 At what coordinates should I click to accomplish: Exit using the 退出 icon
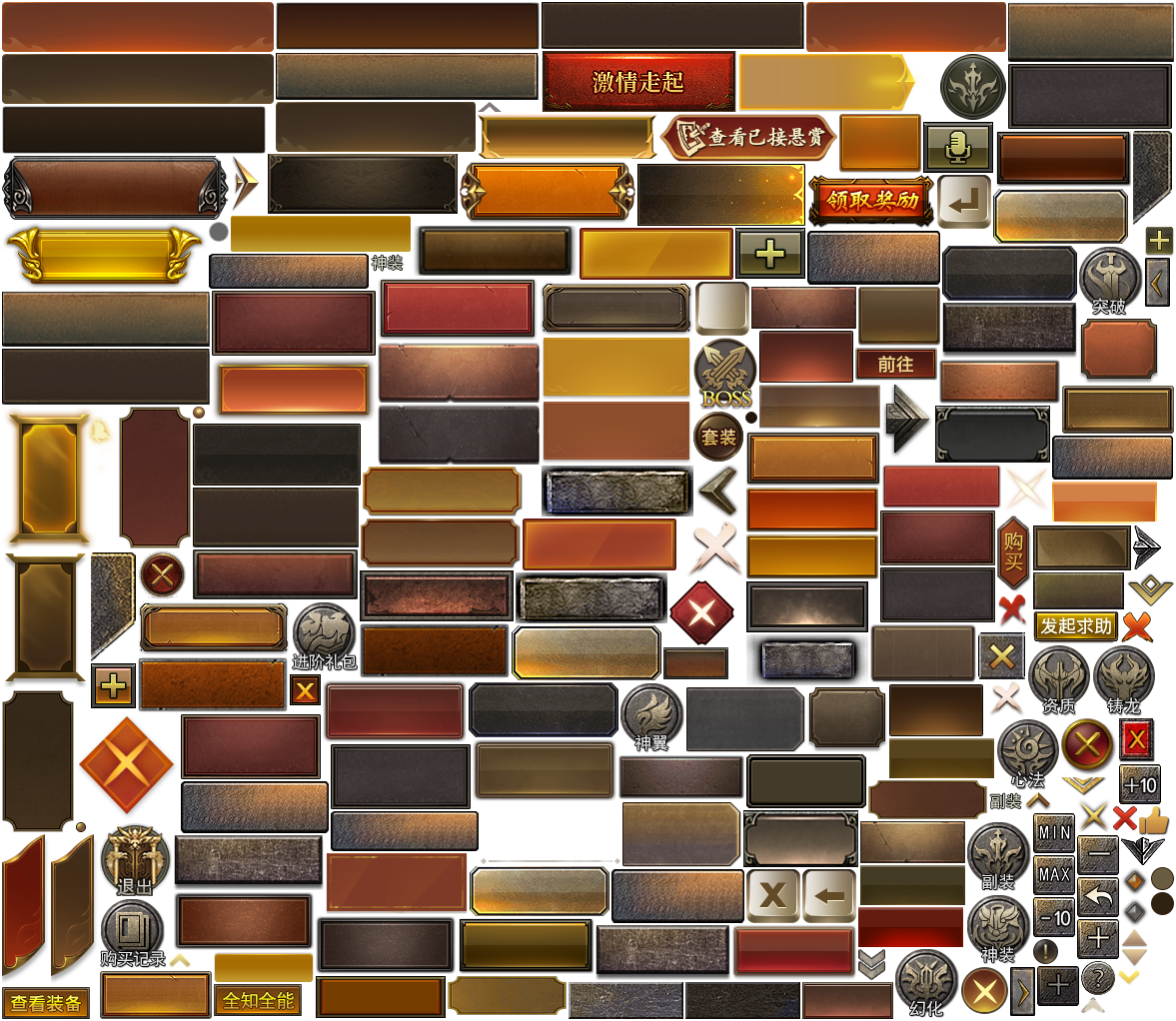(x=135, y=857)
